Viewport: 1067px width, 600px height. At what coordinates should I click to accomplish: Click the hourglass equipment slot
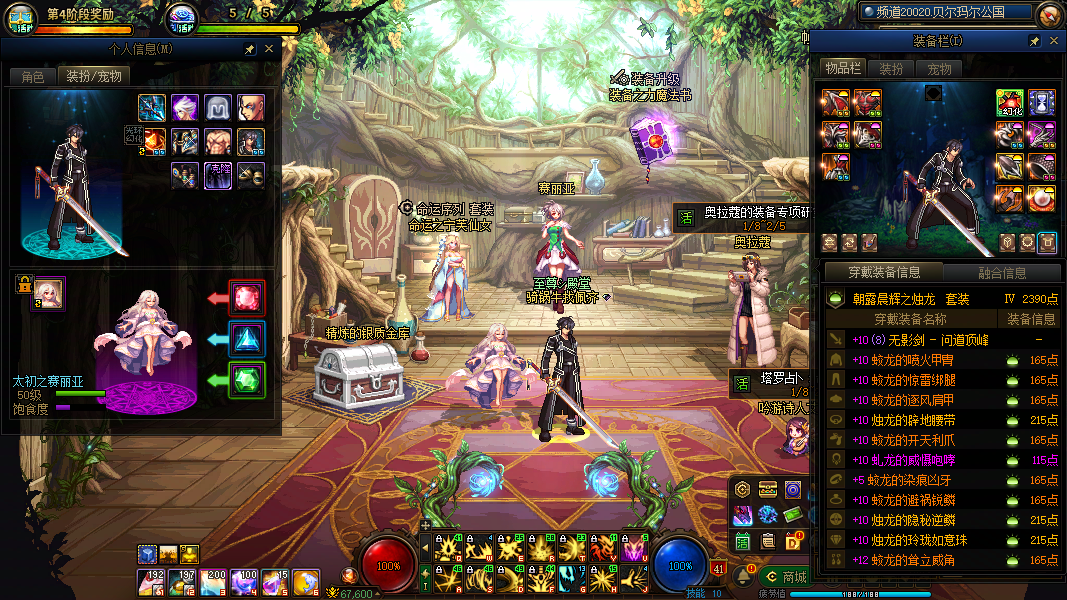pyautogui.click(x=1042, y=103)
